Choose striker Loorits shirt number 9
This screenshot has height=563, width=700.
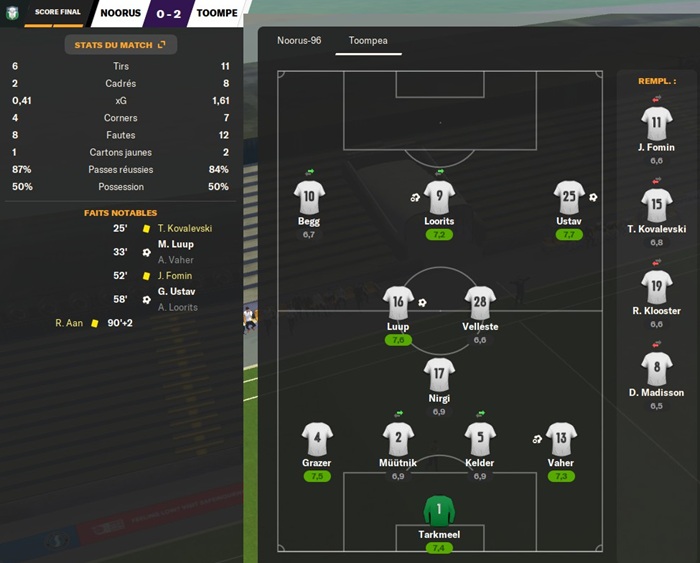(439, 197)
